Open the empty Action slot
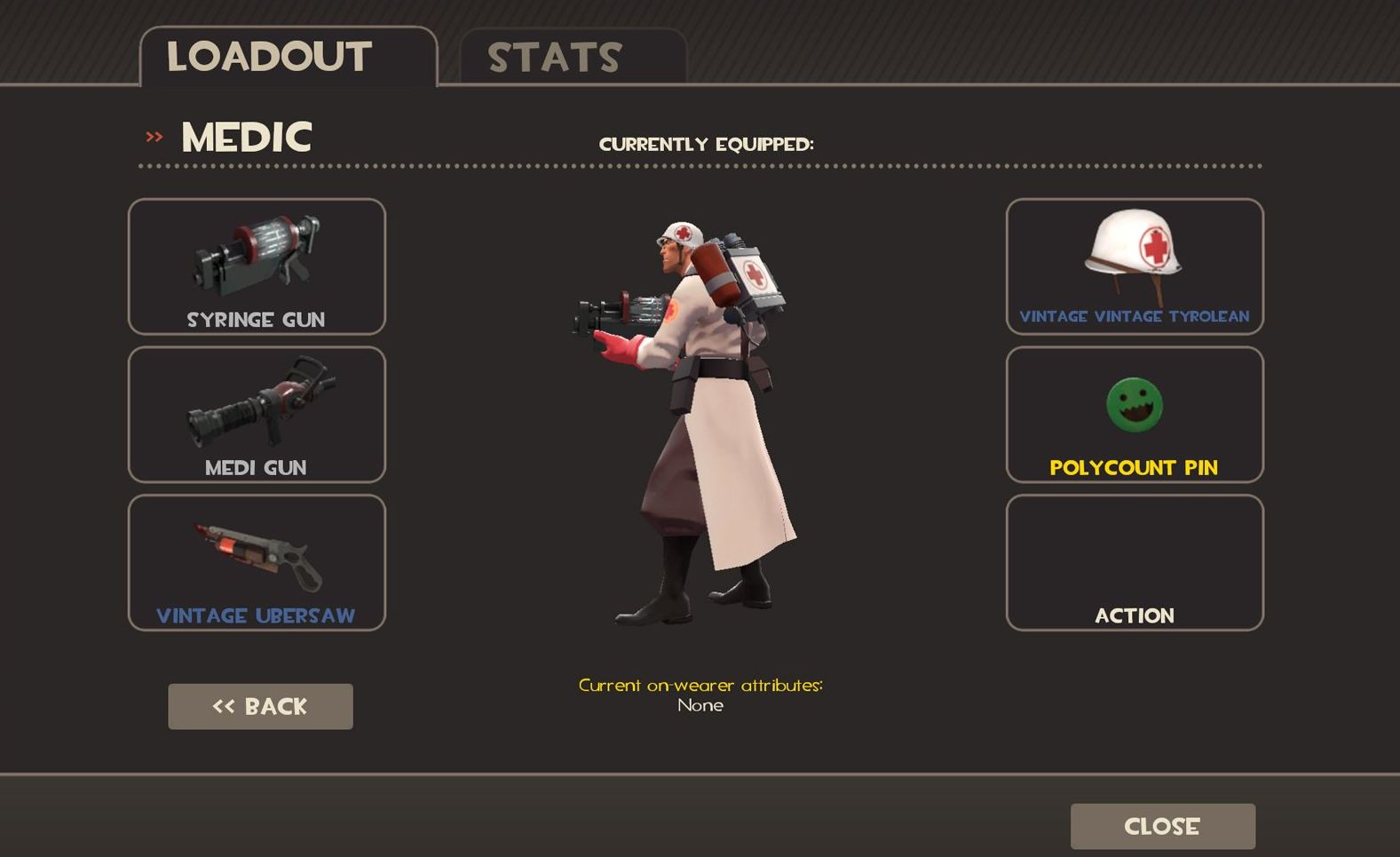This screenshot has width=1400, height=857. click(1134, 562)
